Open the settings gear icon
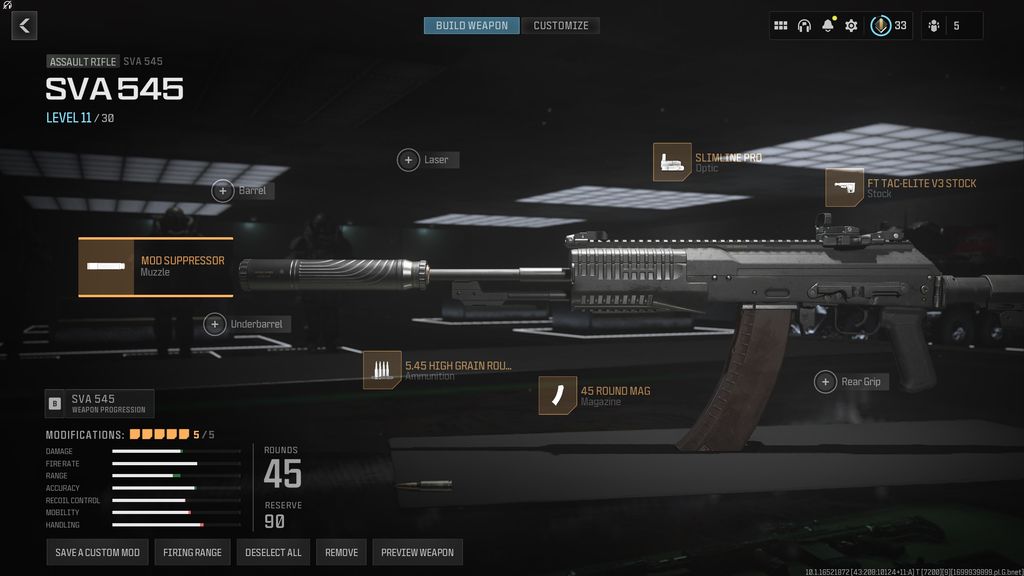Screen dimensions: 1024x576 pos(851,26)
